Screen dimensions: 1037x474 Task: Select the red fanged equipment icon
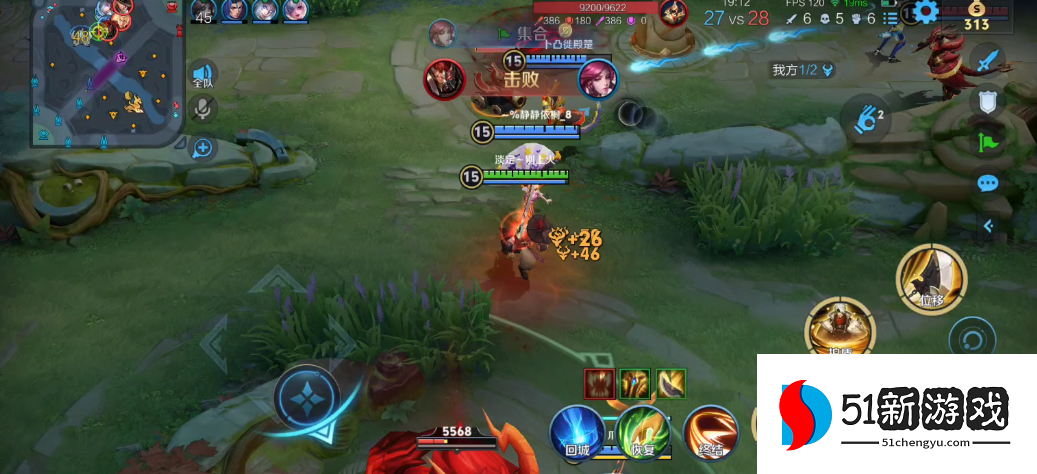(x=601, y=383)
